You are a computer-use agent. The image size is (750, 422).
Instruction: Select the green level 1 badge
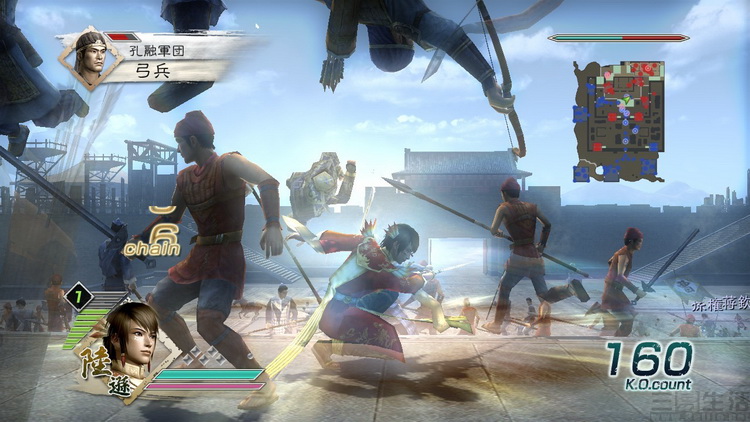[78, 297]
